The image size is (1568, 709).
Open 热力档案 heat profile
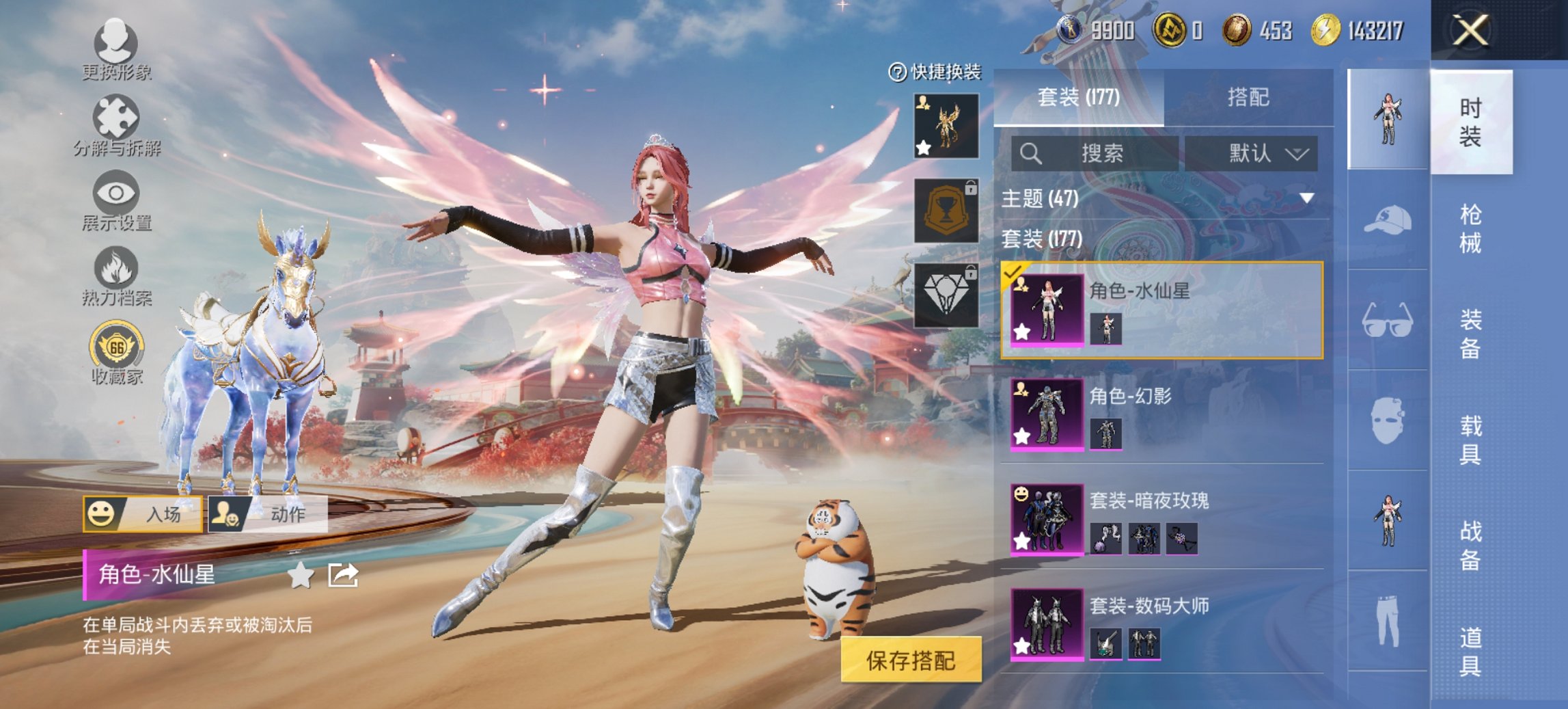tap(116, 276)
